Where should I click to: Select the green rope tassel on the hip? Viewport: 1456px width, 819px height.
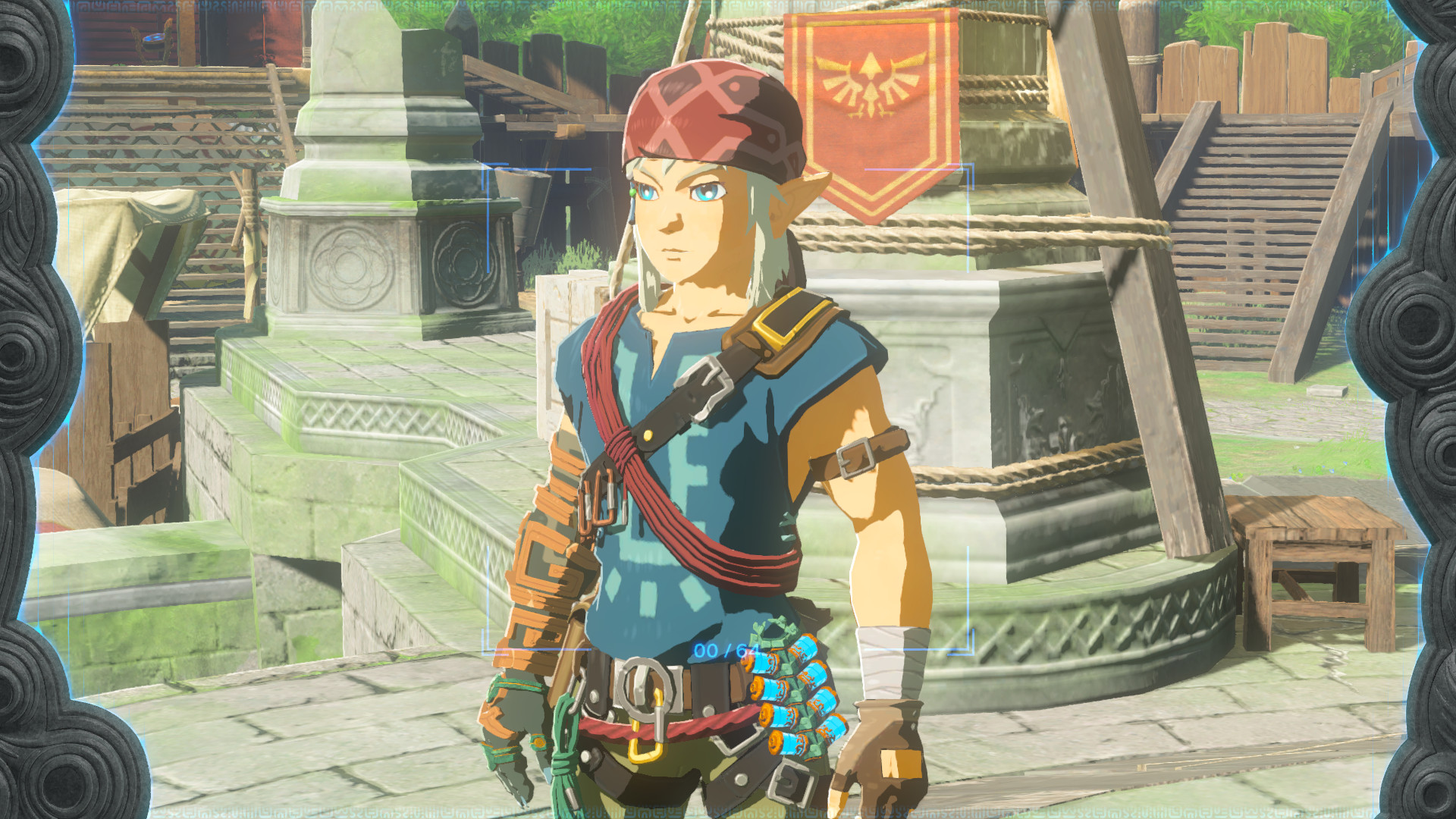[565, 758]
